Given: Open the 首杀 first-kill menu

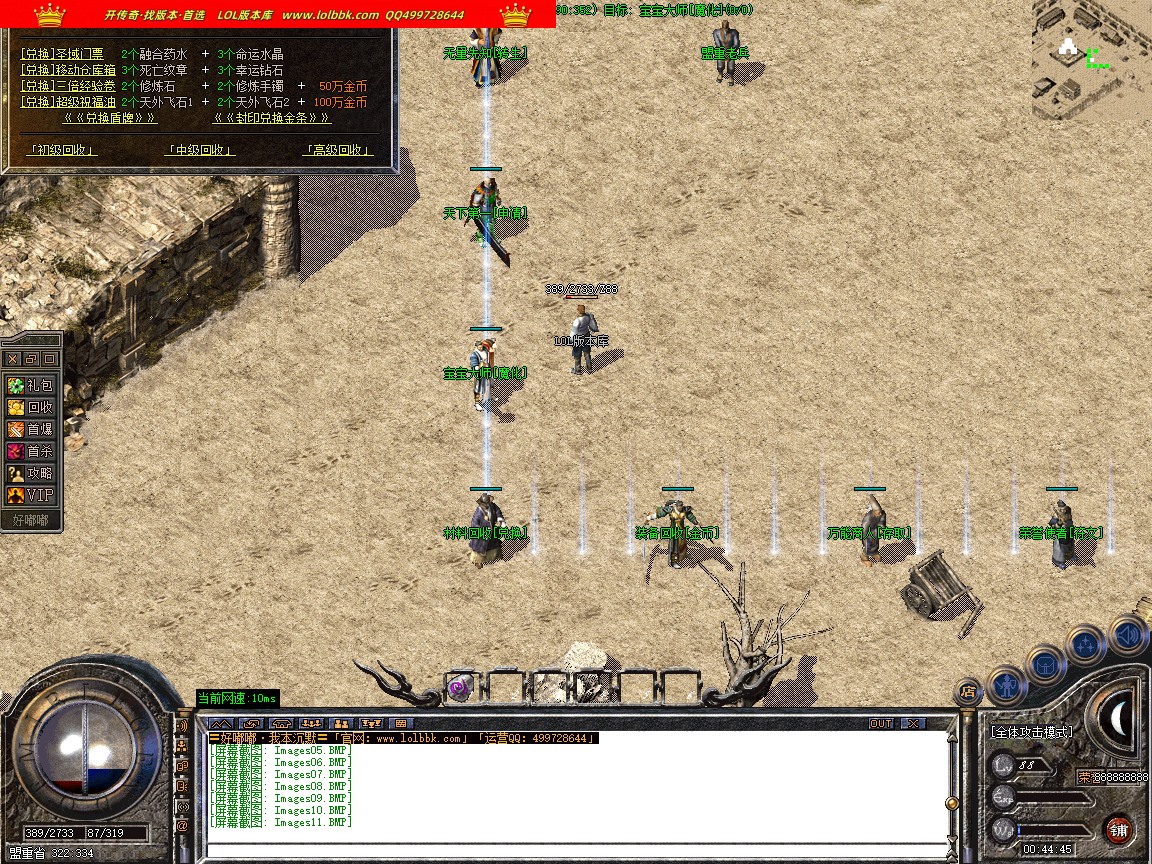Looking at the screenshot, I should [31, 451].
